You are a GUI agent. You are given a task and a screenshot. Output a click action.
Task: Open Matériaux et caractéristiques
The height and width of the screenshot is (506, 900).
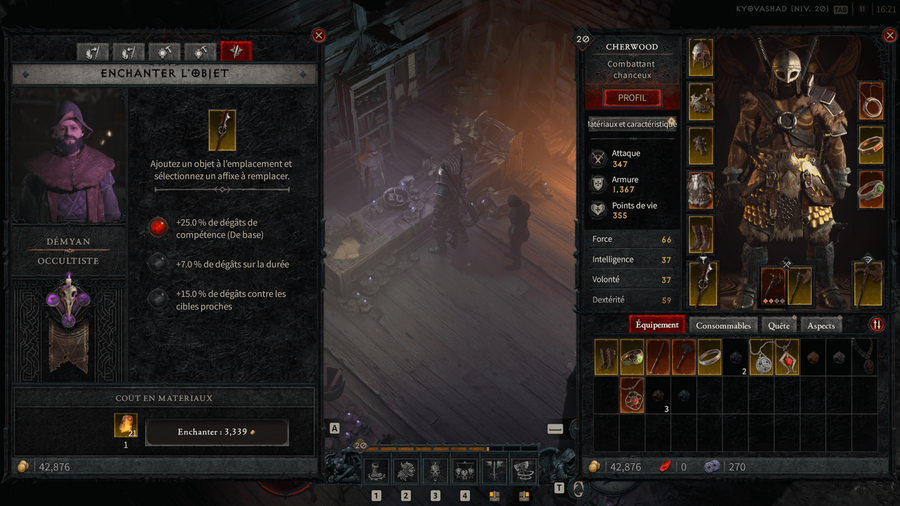coord(631,124)
